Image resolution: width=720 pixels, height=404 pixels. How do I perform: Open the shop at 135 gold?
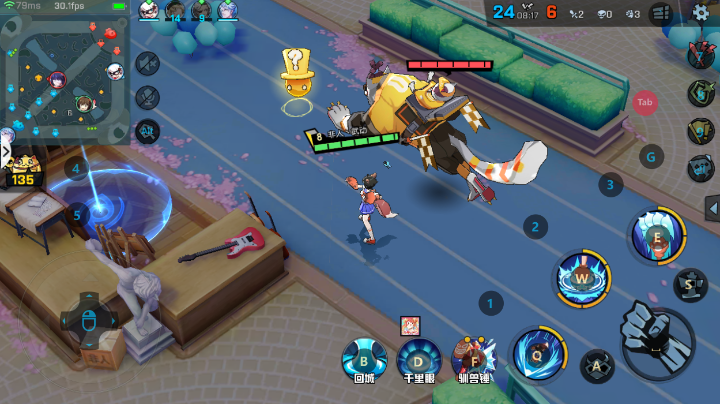21,170
